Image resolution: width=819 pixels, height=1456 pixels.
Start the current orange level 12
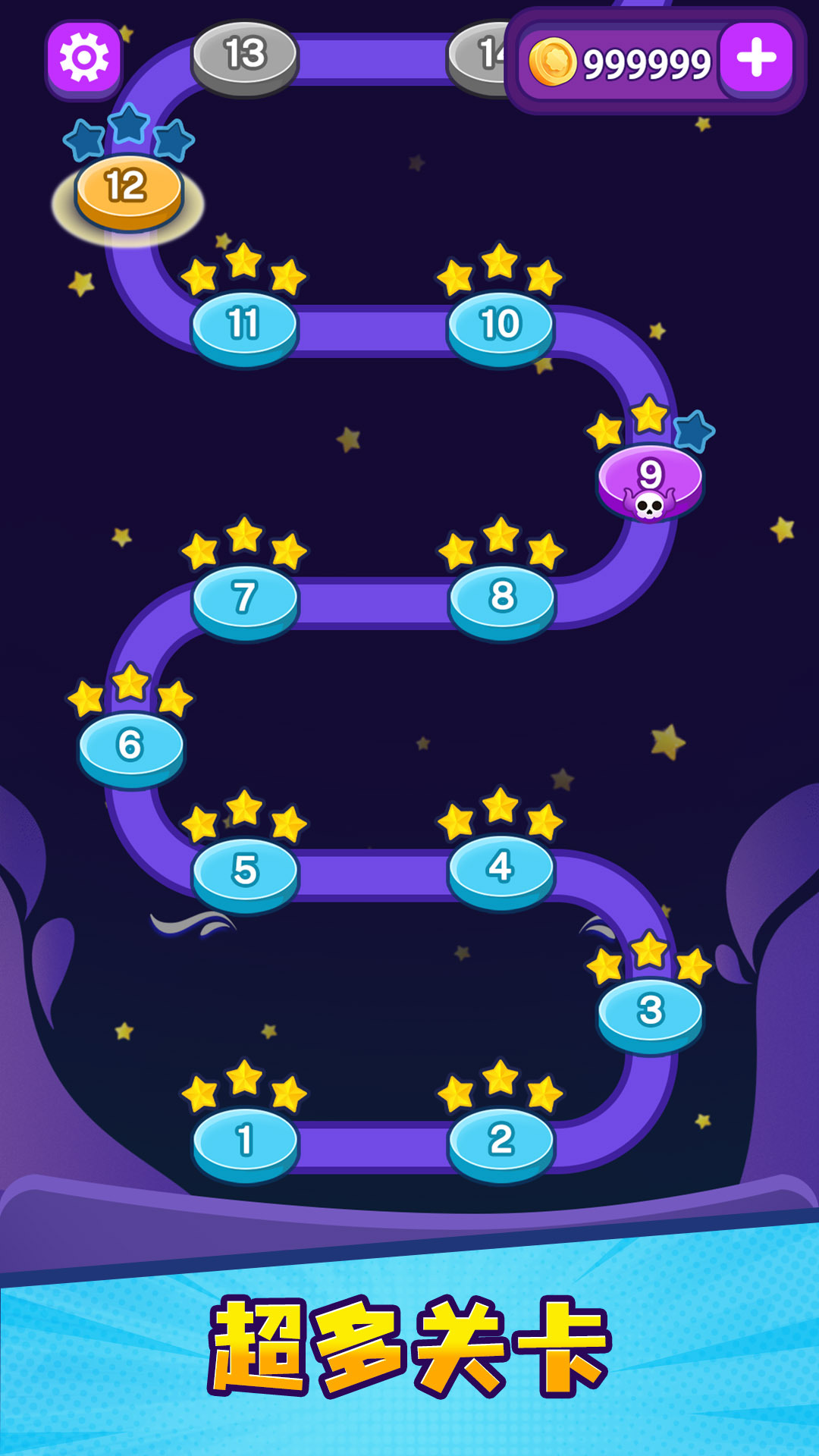coord(128,190)
